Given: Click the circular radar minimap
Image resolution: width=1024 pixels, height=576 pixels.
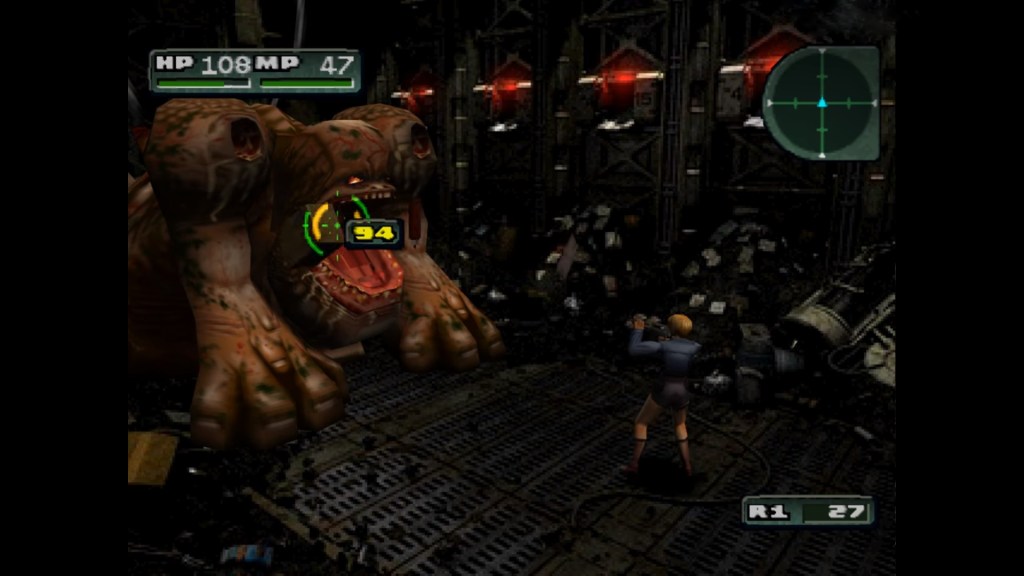Looking at the screenshot, I should pos(821,102).
